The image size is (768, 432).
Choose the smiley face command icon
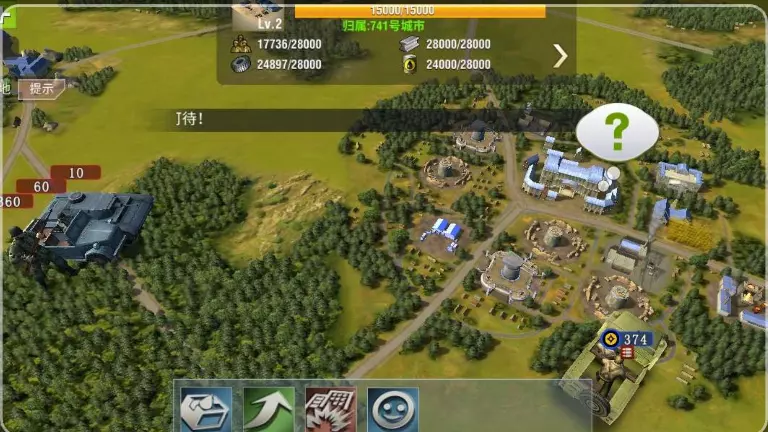tap(393, 410)
